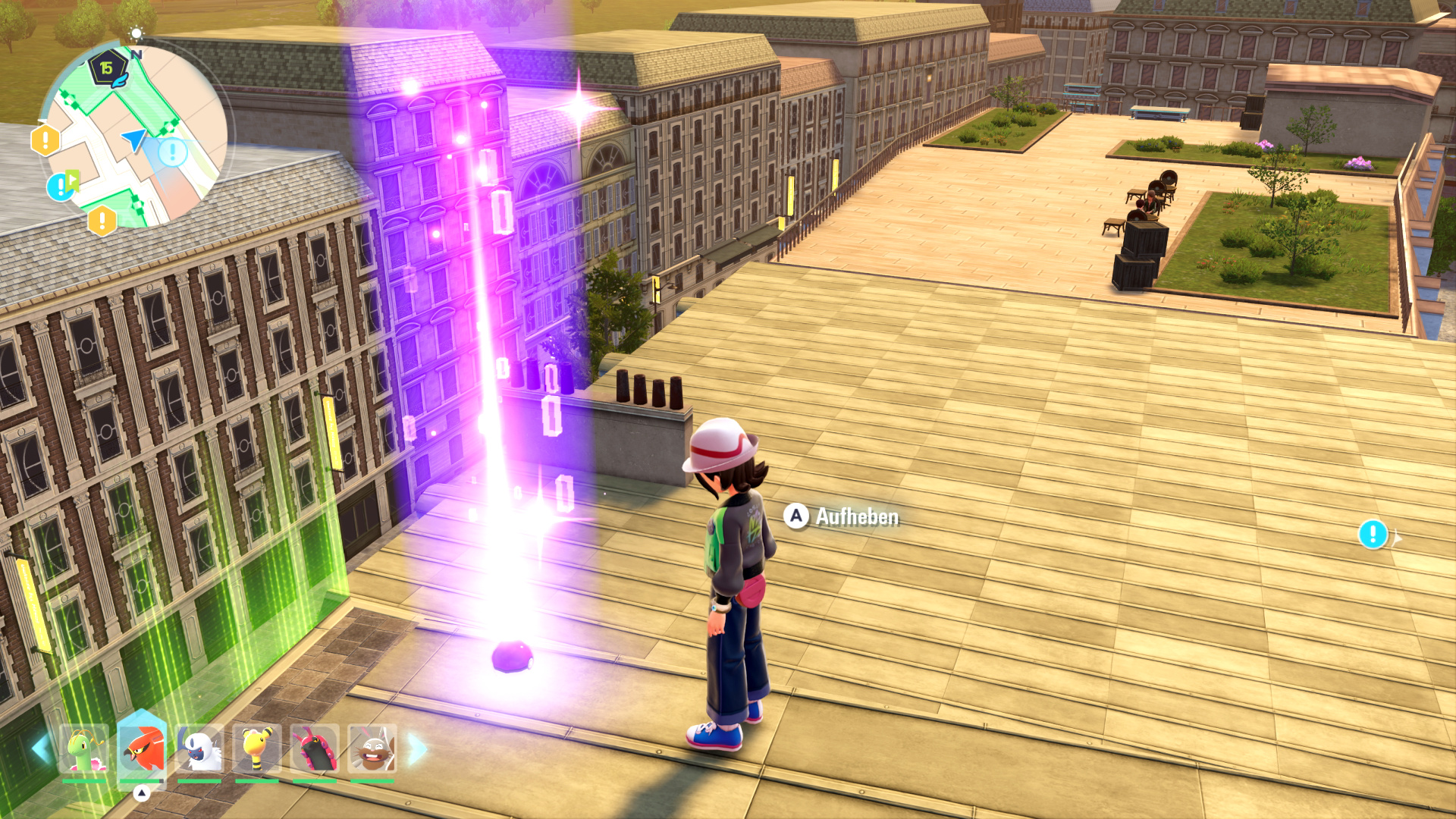This screenshot has width=1456, height=819.
Task: Switch to Ampharos in the party
Action: (257, 749)
